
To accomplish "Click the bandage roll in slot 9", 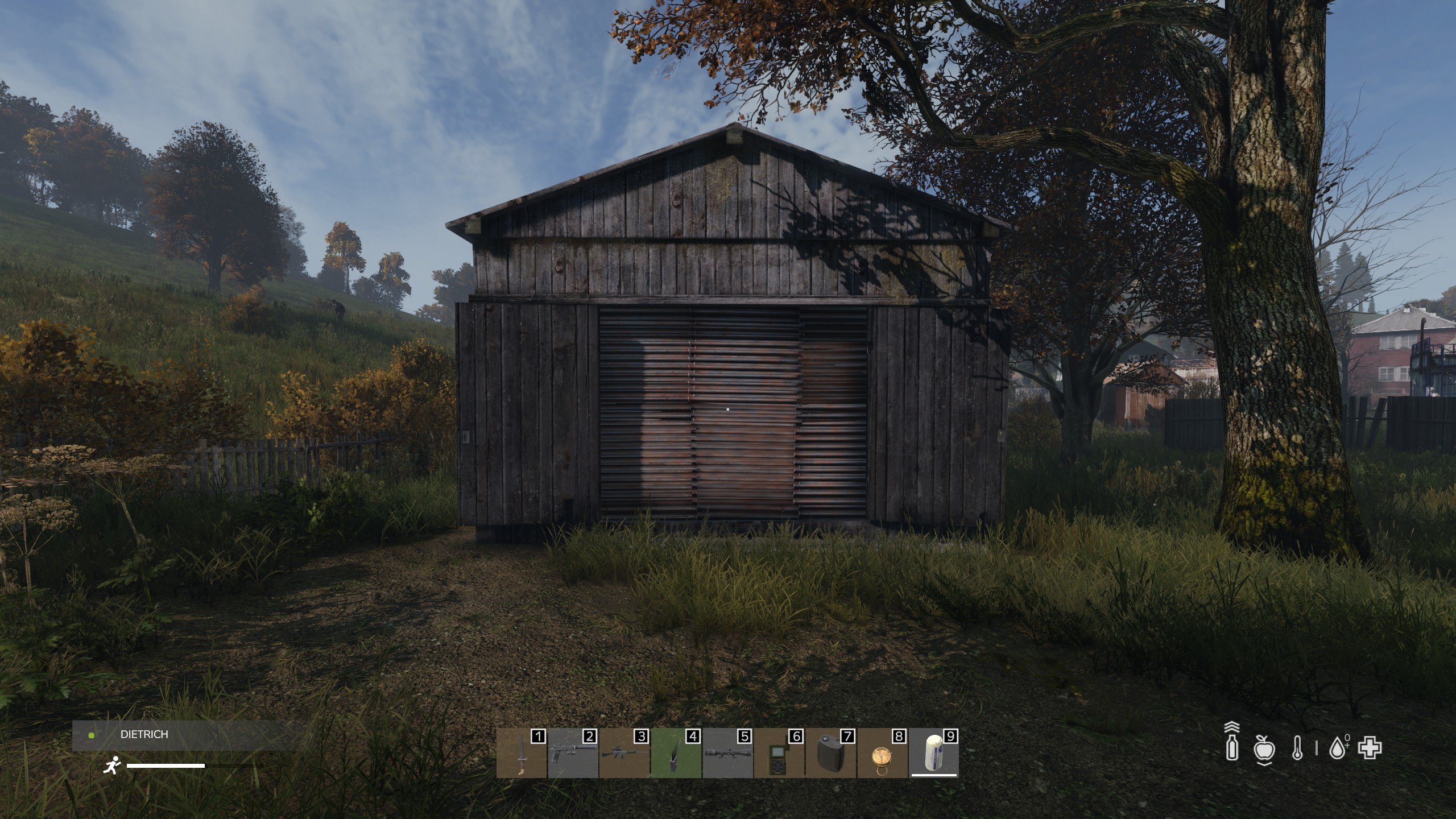I will pyautogui.click(x=933, y=754).
